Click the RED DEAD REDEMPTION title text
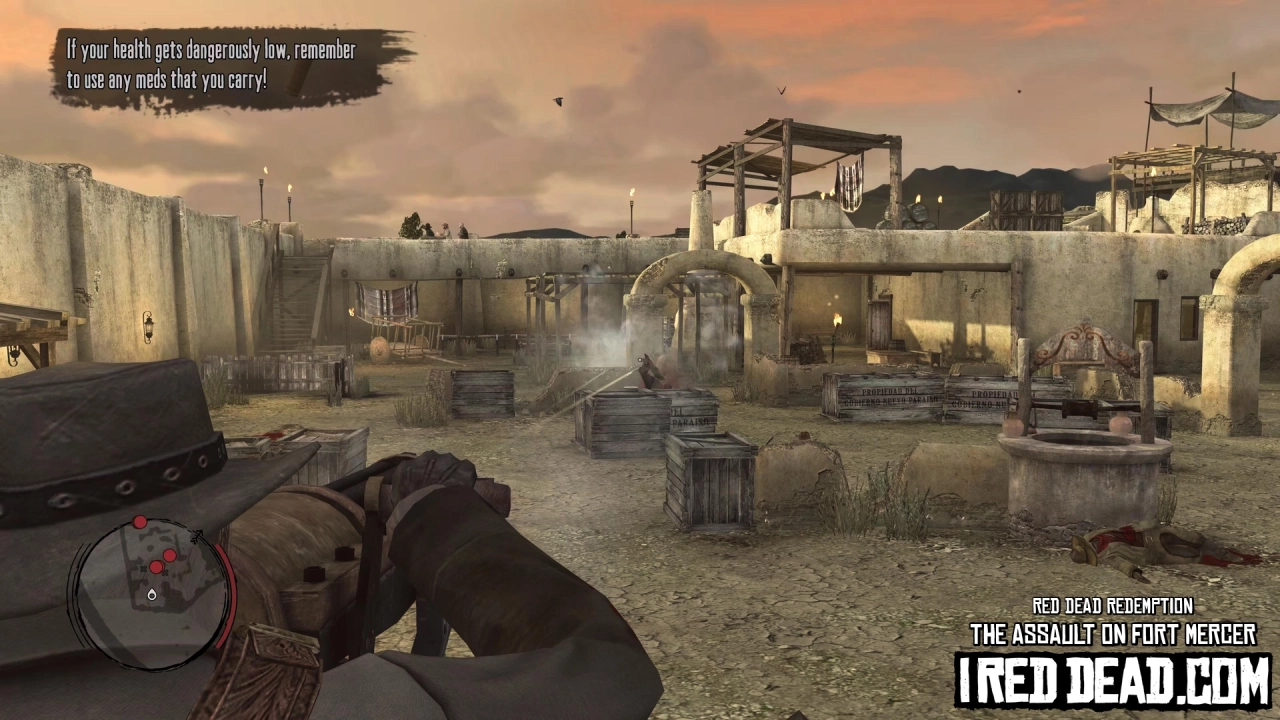The width and height of the screenshot is (1280, 720). (x=1112, y=606)
